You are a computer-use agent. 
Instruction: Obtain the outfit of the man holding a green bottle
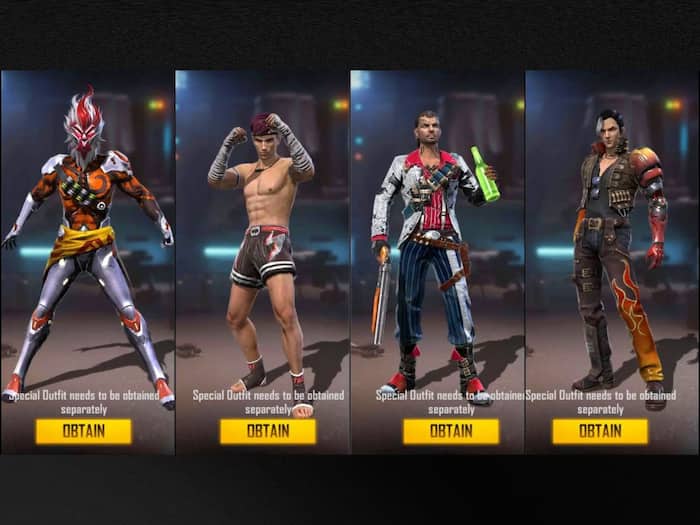tap(450, 431)
